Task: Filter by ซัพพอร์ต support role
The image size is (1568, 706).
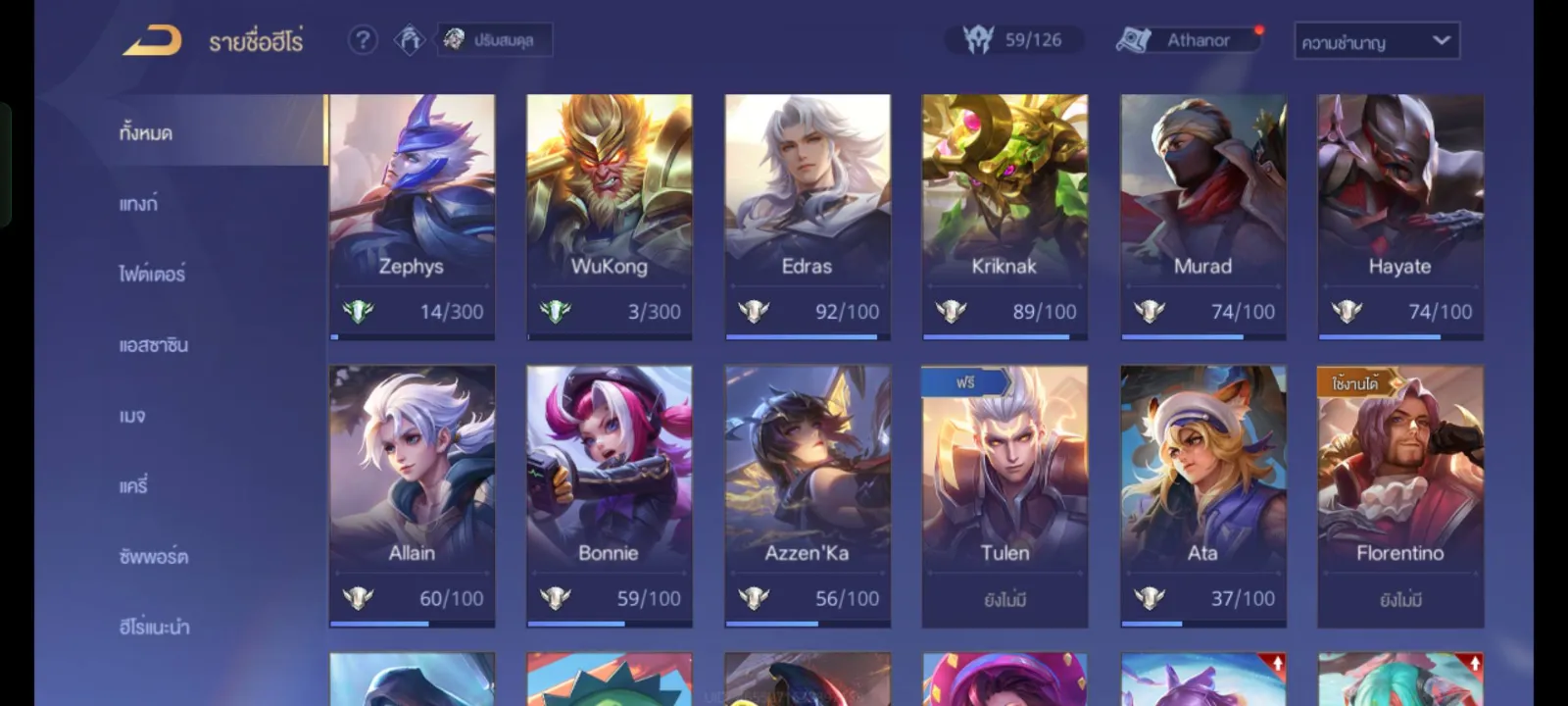Action: [x=154, y=557]
